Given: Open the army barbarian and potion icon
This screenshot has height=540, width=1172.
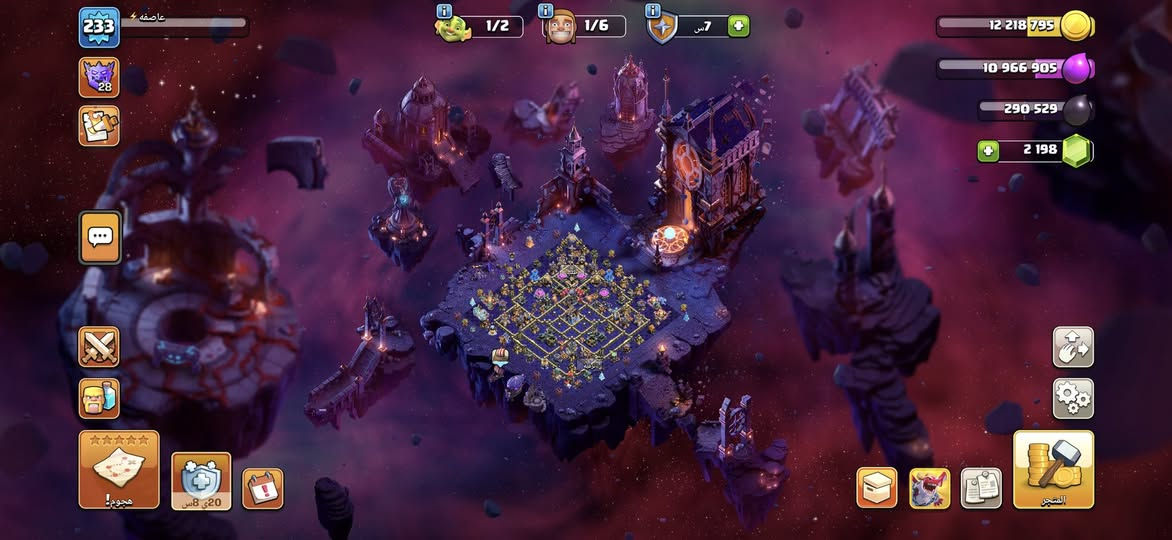Looking at the screenshot, I should tap(99, 398).
